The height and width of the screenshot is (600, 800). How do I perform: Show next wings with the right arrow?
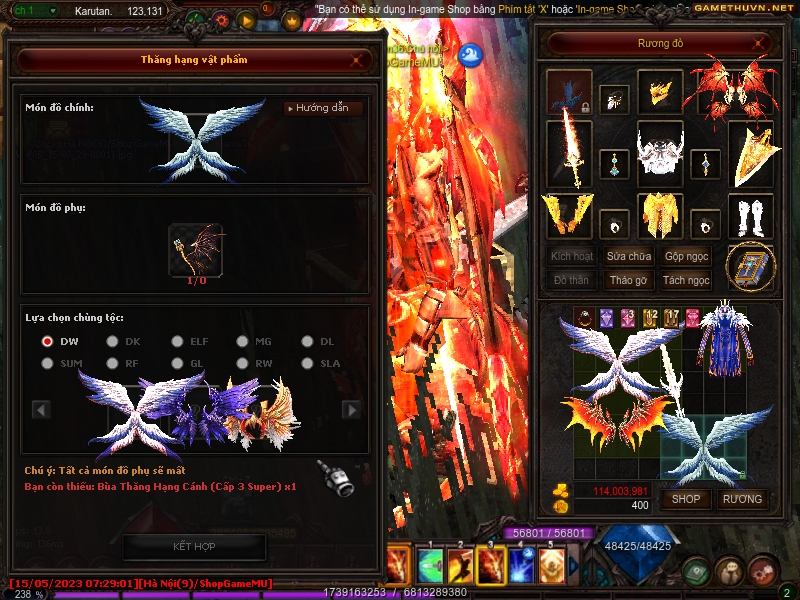tap(351, 409)
